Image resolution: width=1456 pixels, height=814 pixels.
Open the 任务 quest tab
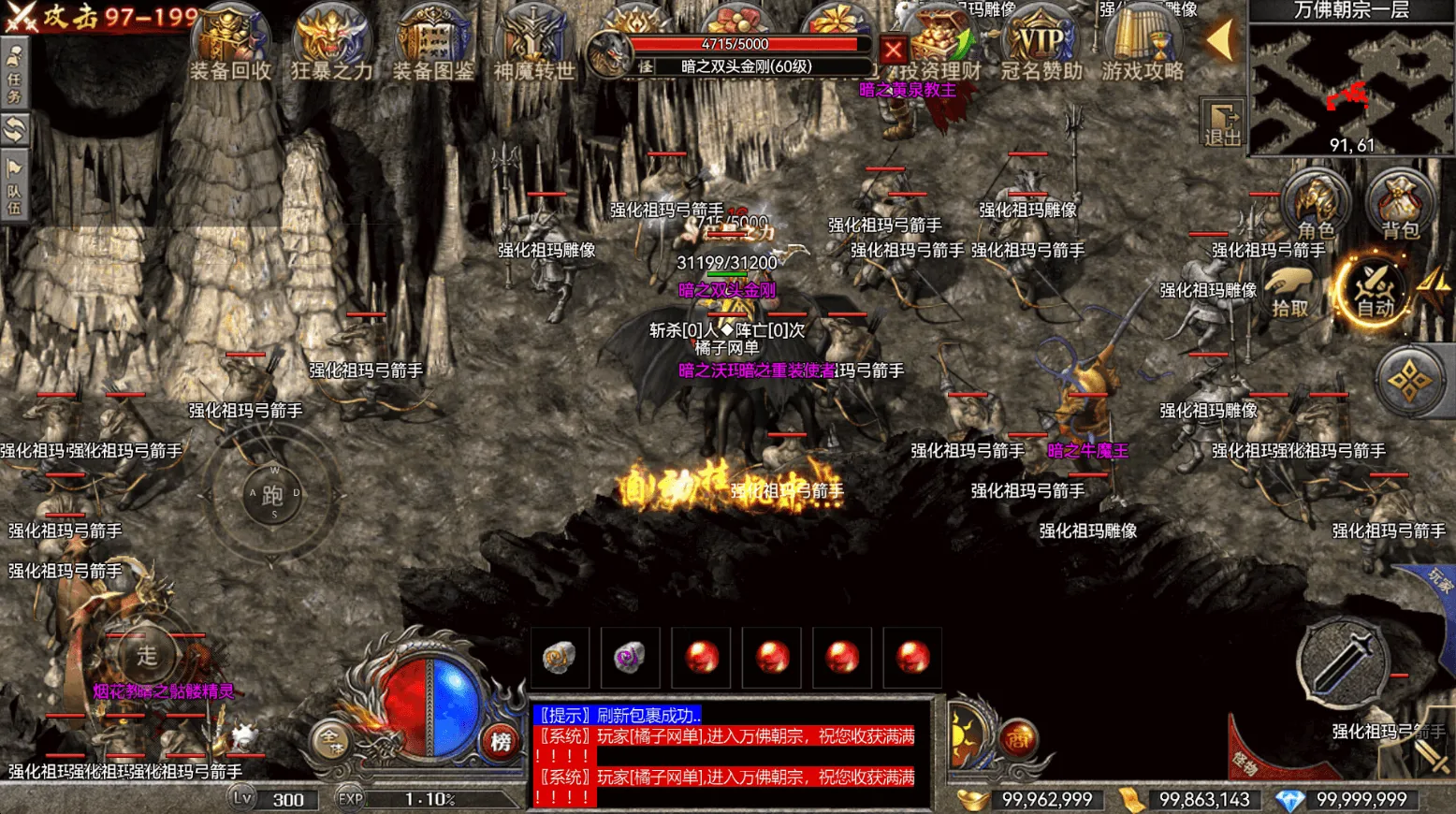click(14, 75)
